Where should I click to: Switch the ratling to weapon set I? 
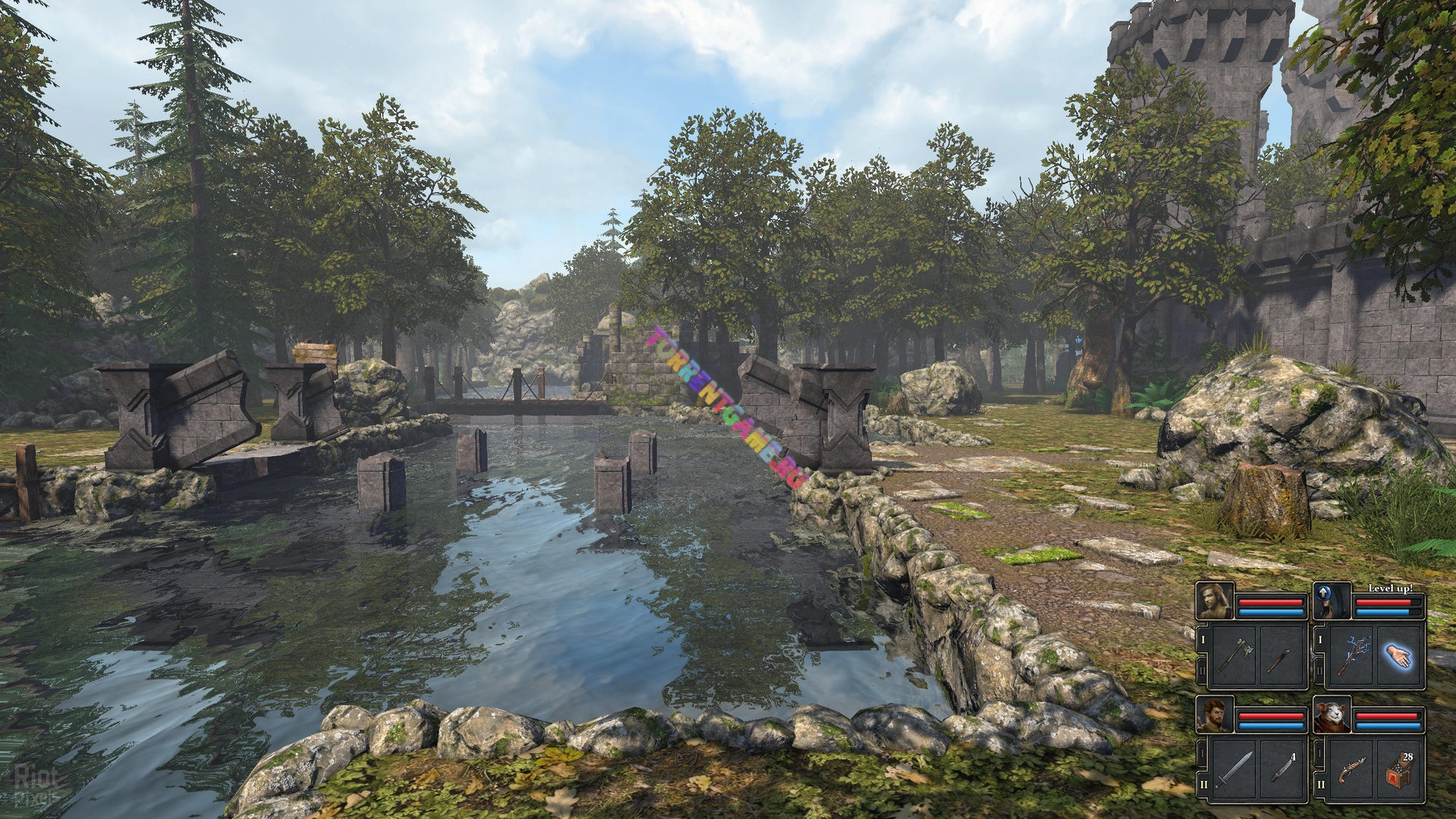click(x=1320, y=755)
